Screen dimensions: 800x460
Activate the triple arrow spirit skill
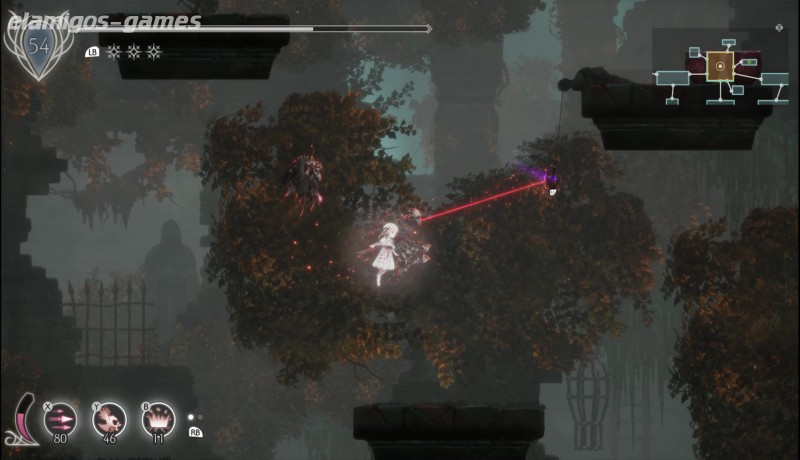[62, 418]
